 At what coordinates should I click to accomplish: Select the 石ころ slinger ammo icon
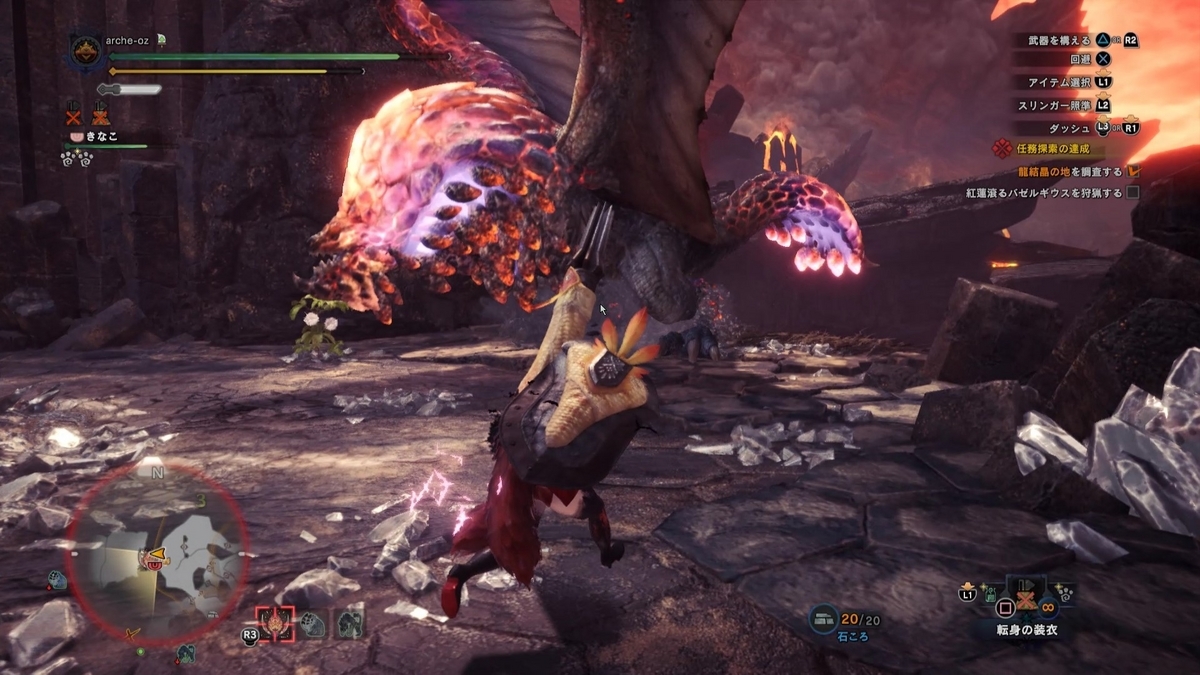(x=825, y=619)
